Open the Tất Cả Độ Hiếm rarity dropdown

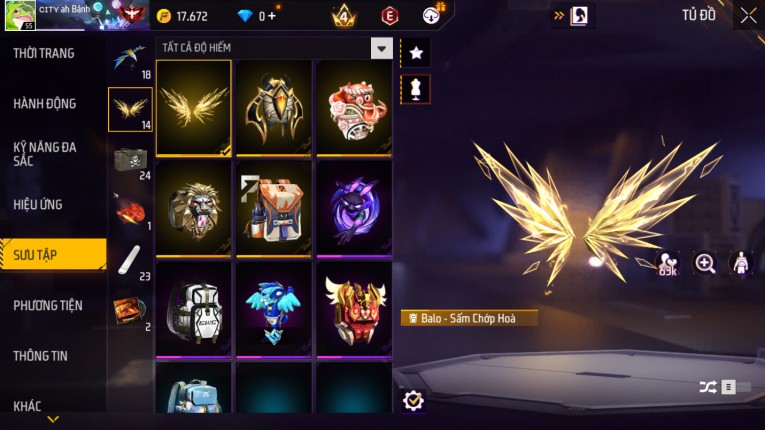[x=380, y=47]
